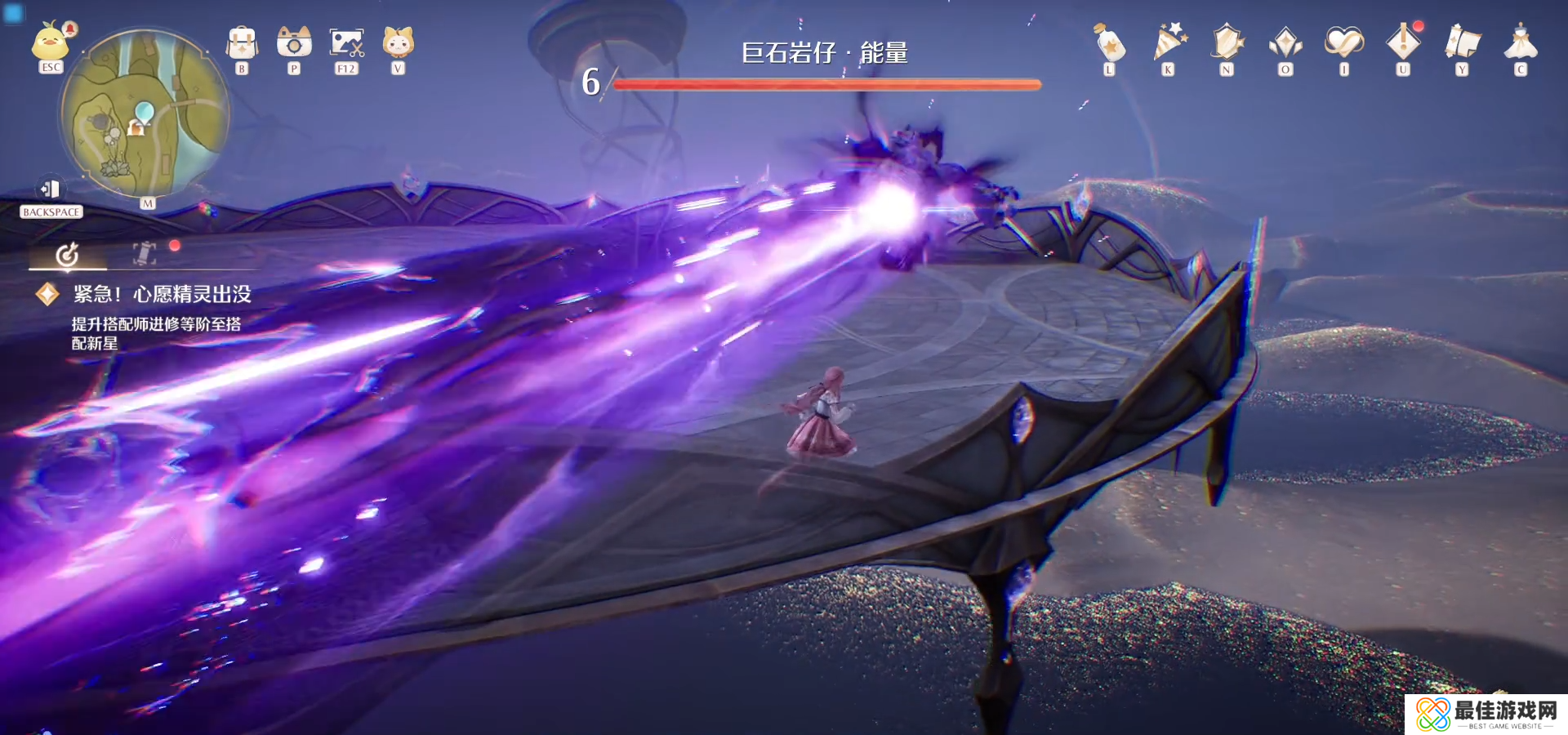Click the exit door icon
The width and height of the screenshot is (1568, 735).
51,189
